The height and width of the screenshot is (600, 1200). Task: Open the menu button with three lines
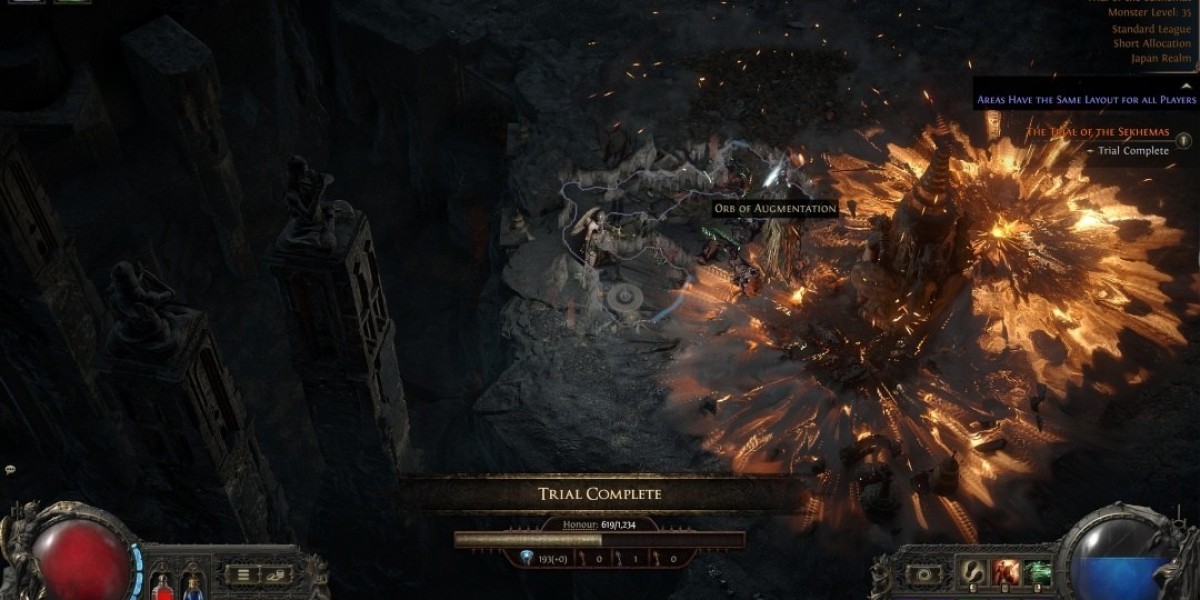(x=243, y=574)
